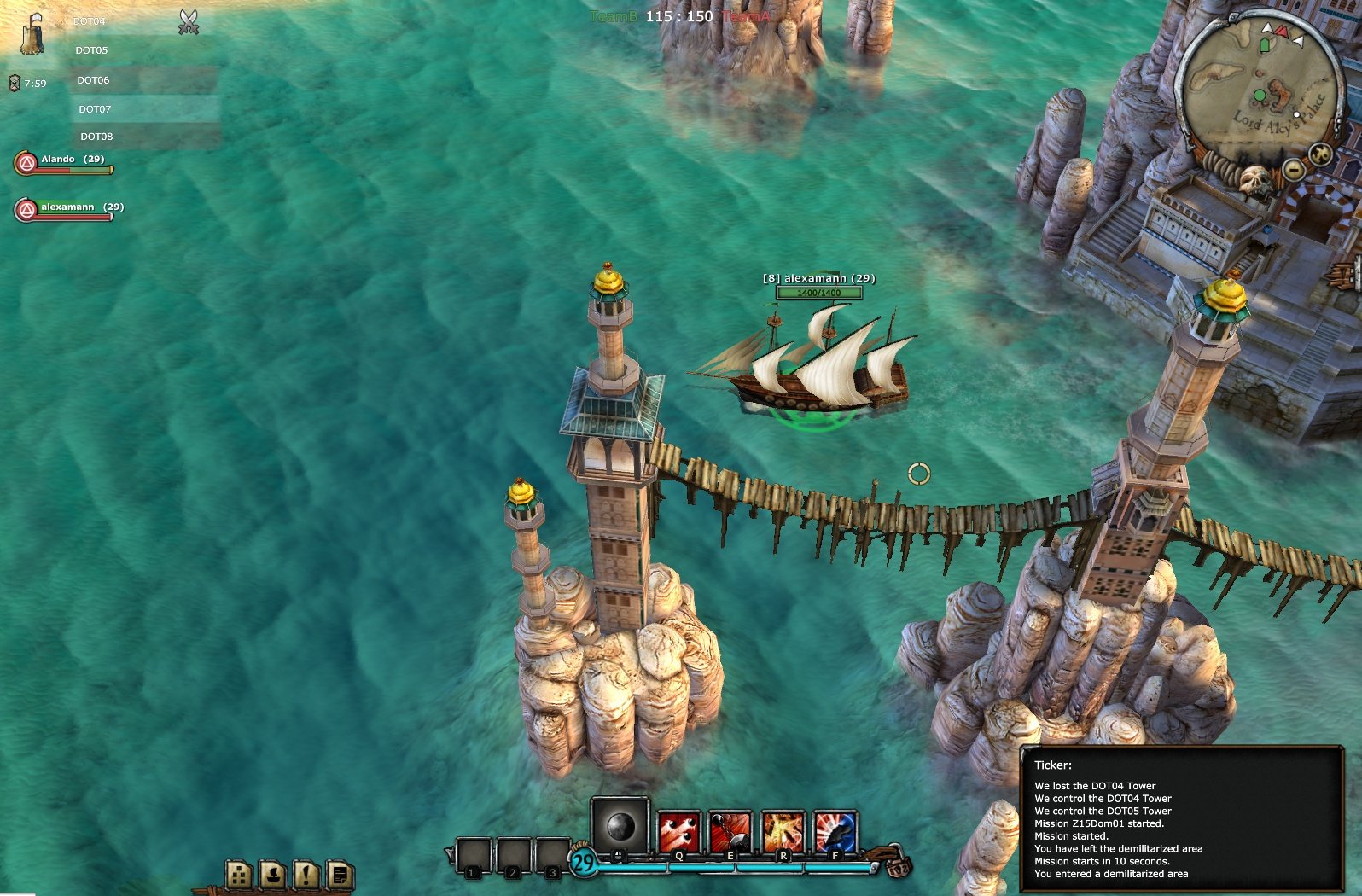Open the exclamation mark quest icon

click(306, 874)
